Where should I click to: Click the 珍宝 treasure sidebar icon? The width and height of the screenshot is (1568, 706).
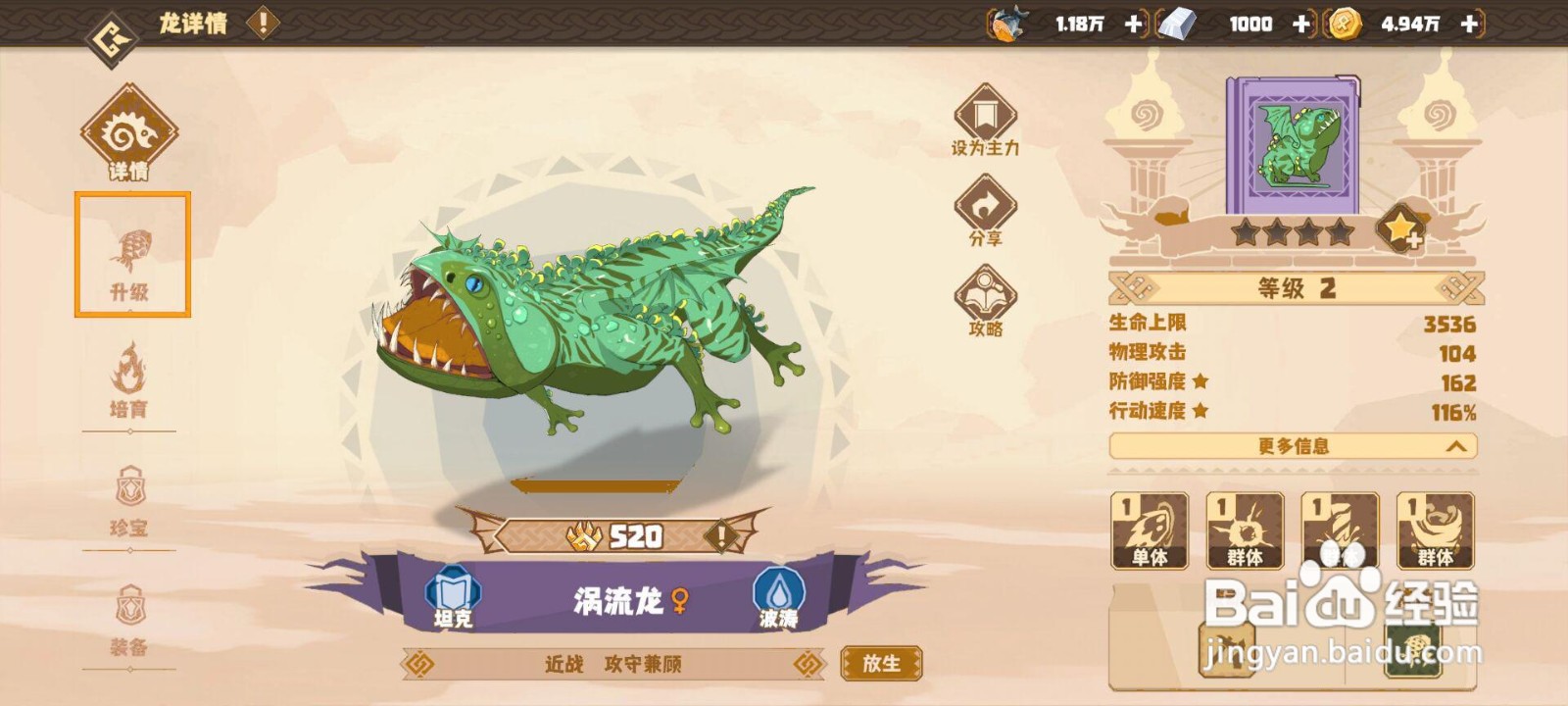(x=132, y=500)
